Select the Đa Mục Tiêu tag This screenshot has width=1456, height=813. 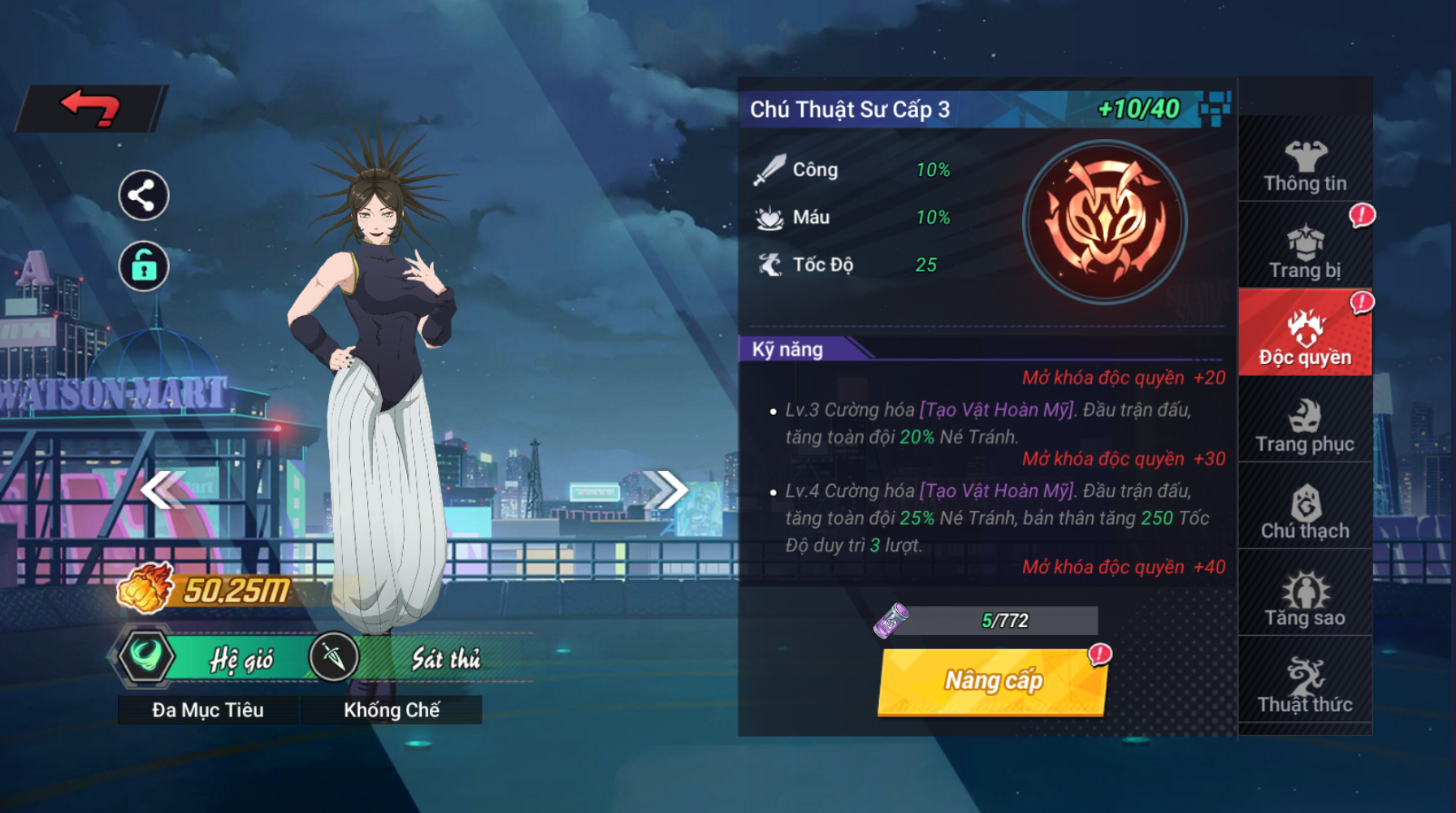click(x=208, y=710)
